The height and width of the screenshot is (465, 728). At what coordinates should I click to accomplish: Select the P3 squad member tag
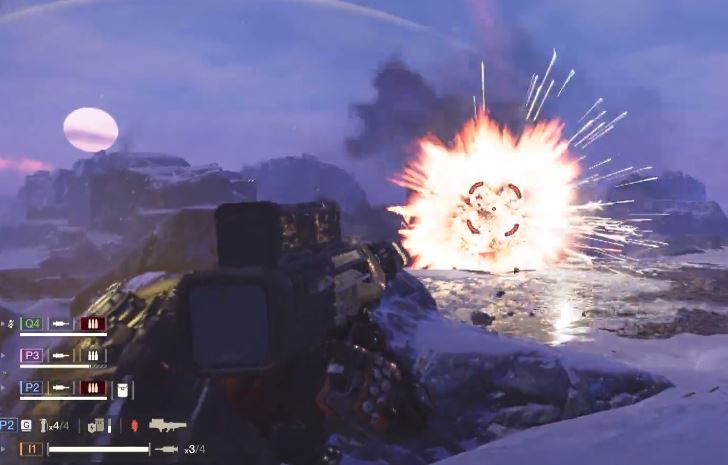(32, 355)
